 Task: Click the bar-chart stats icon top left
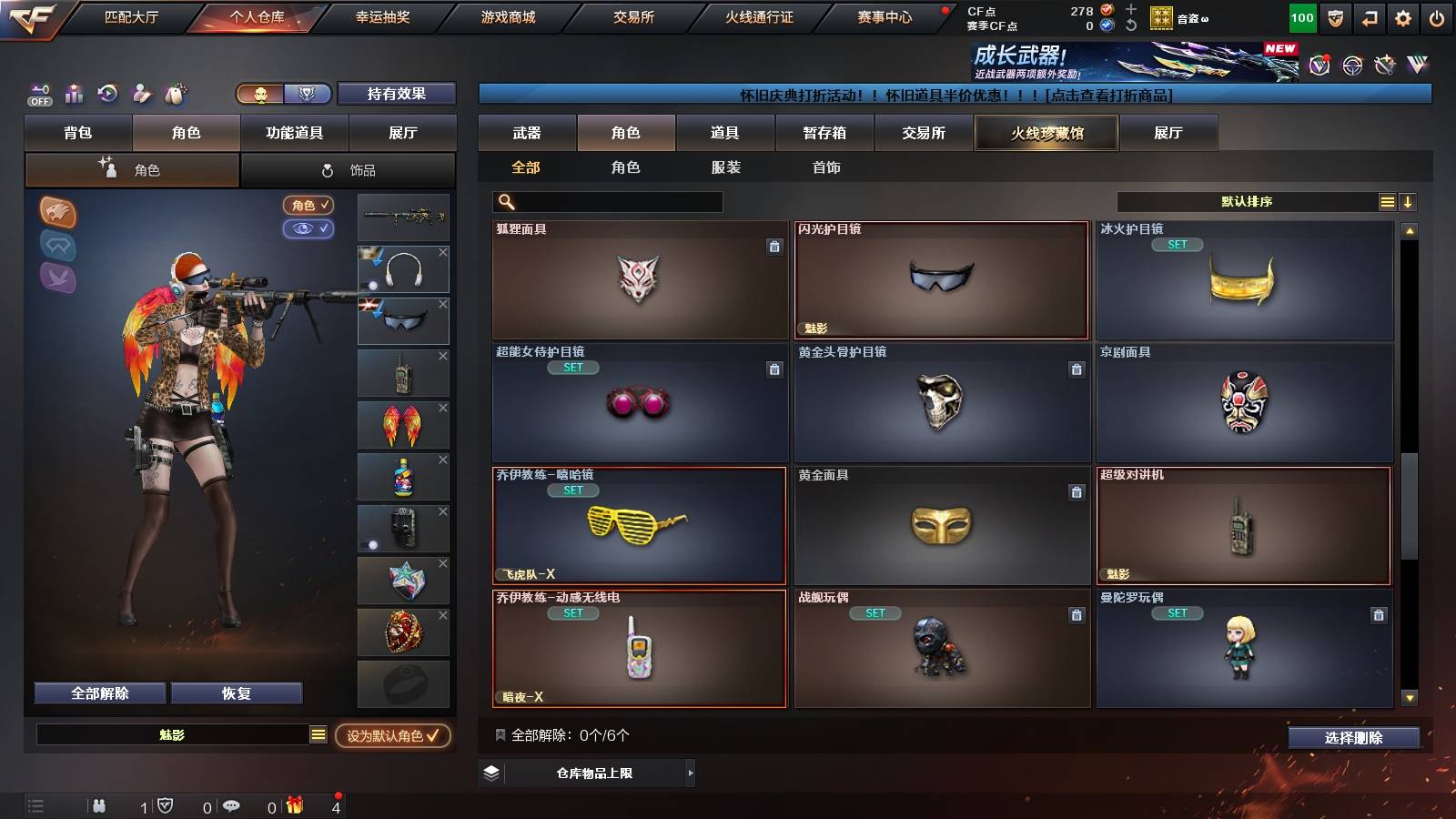[74, 93]
